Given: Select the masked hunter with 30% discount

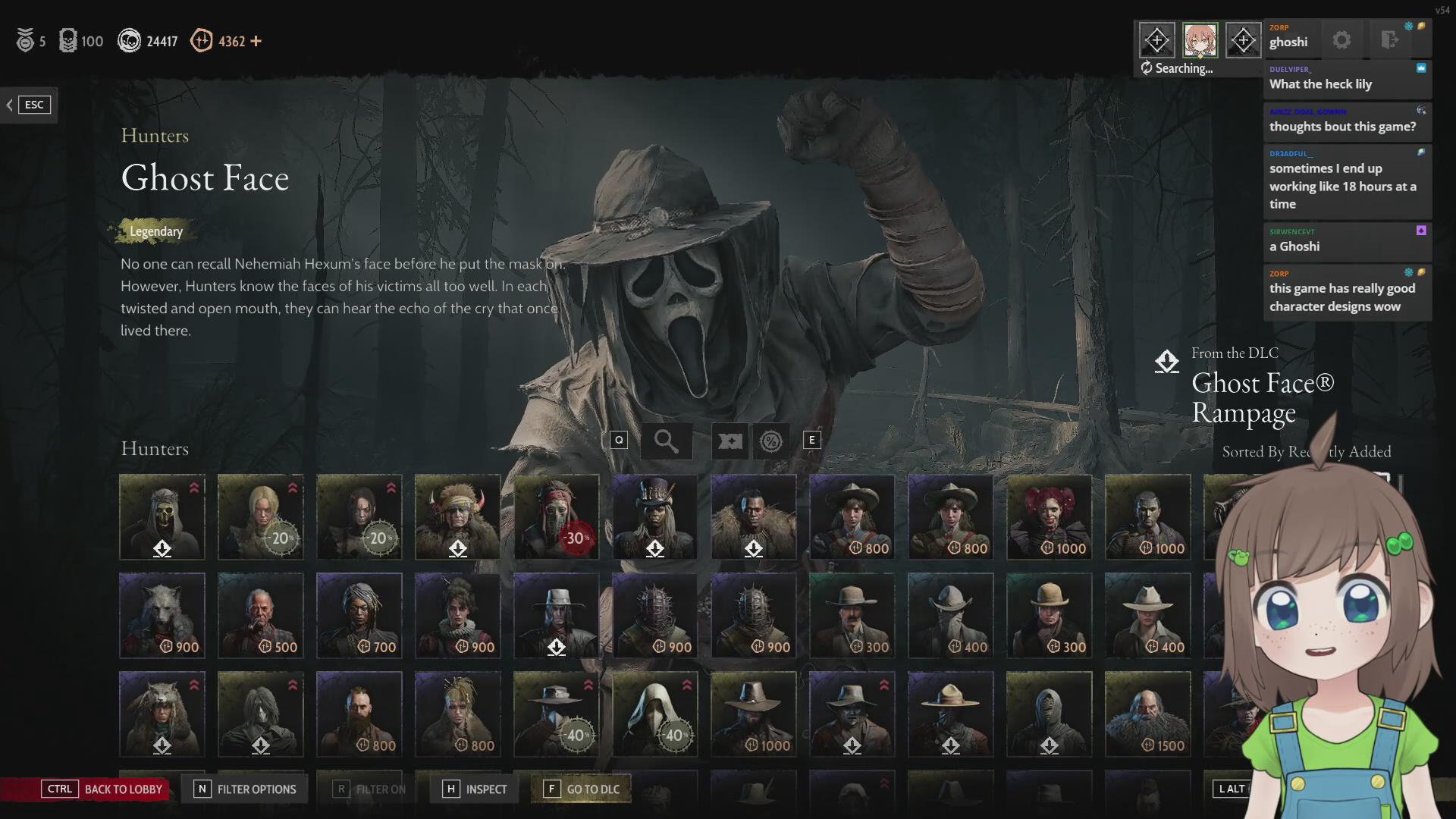Looking at the screenshot, I should 557,517.
